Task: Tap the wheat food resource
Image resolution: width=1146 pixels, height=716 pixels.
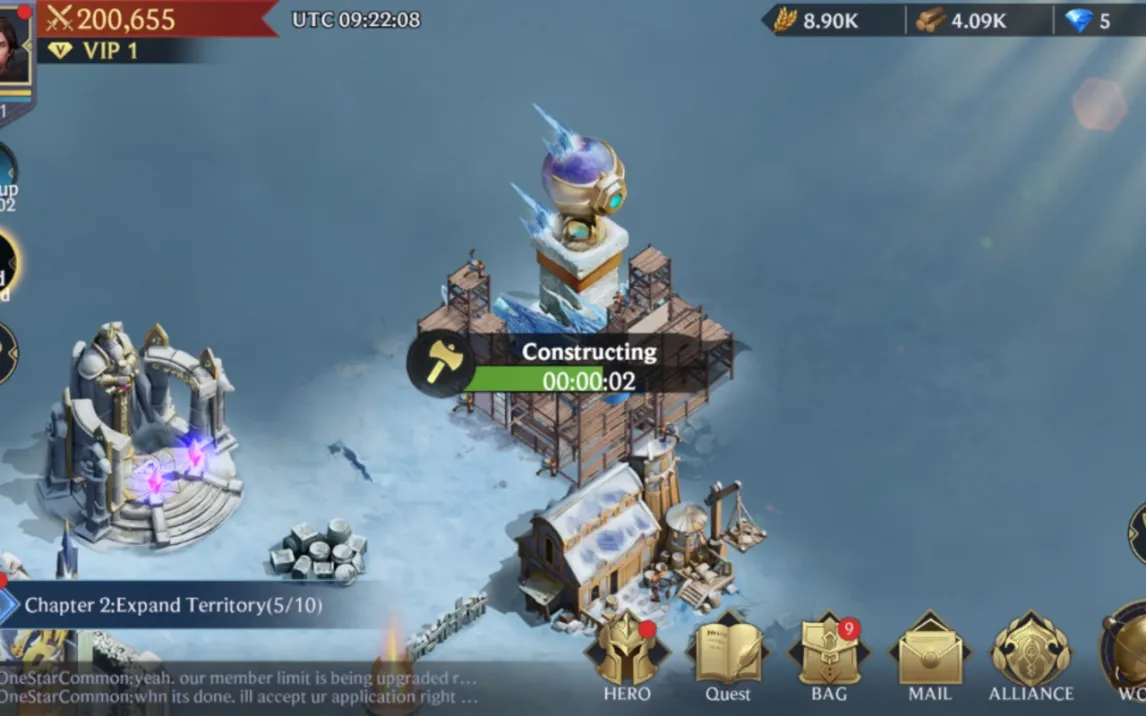Action: (x=817, y=20)
